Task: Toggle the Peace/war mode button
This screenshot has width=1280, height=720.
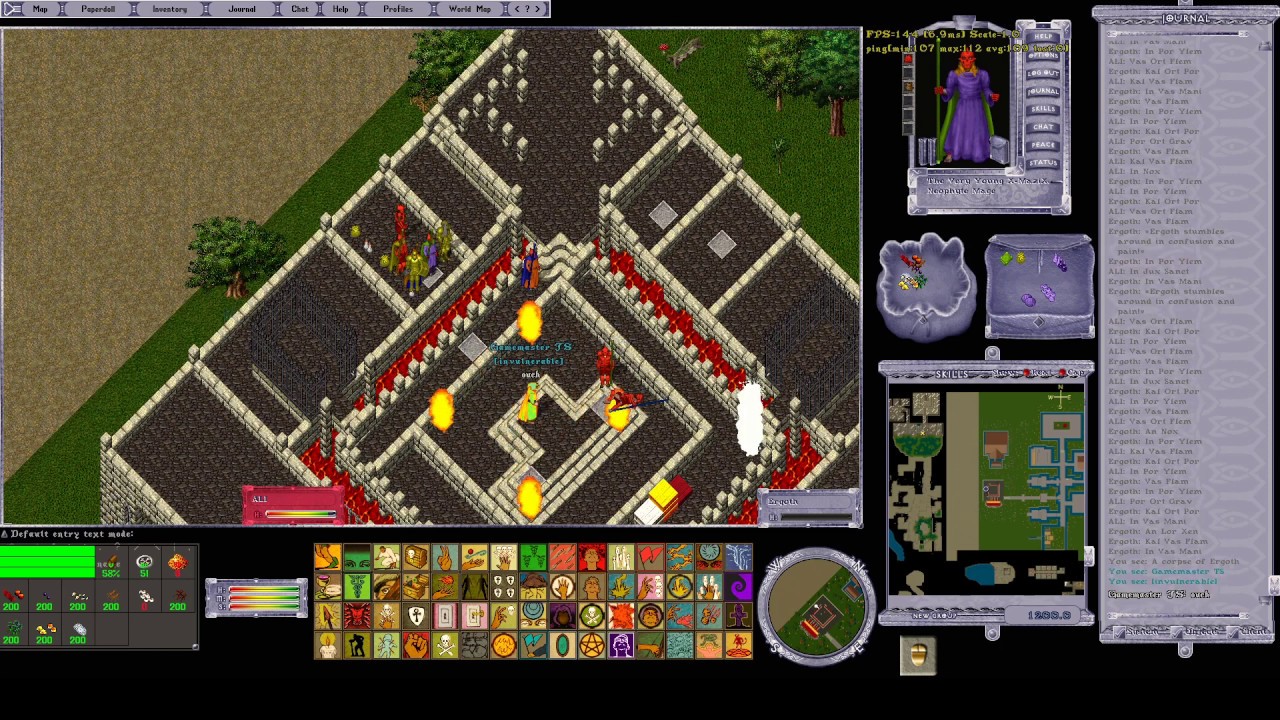Action: pos(1043,145)
